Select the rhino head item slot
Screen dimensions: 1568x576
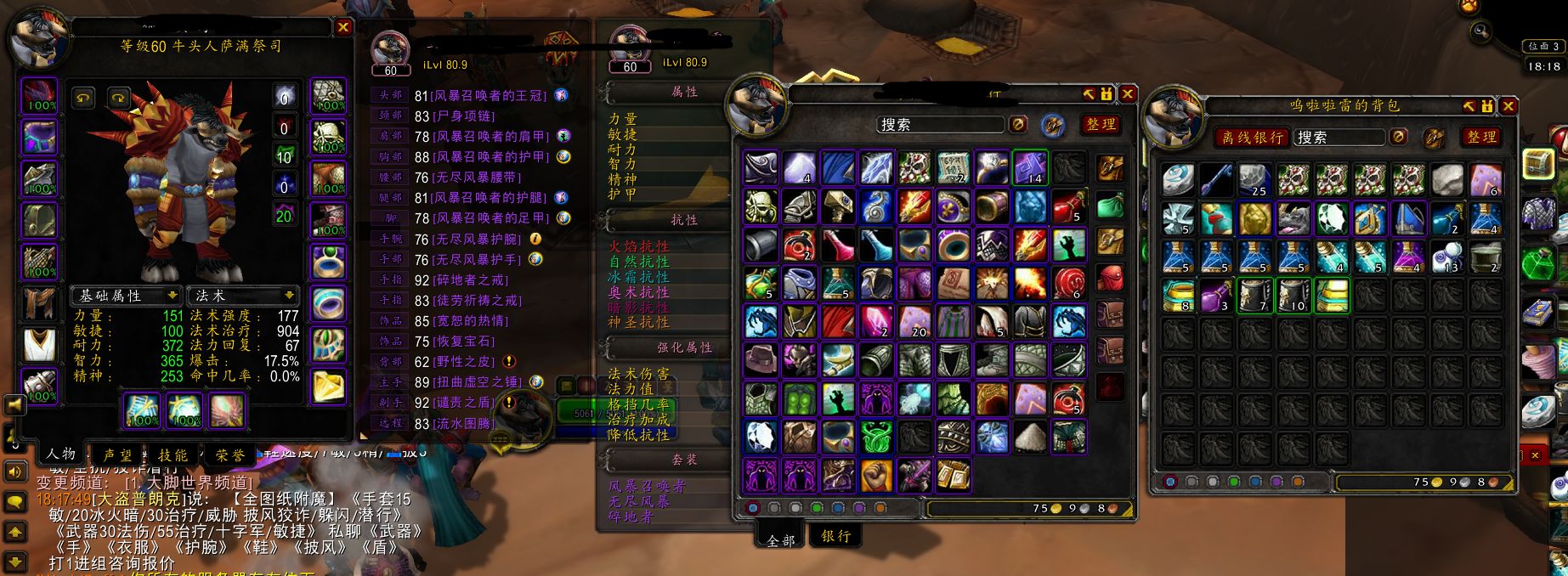[x=1294, y=218]
